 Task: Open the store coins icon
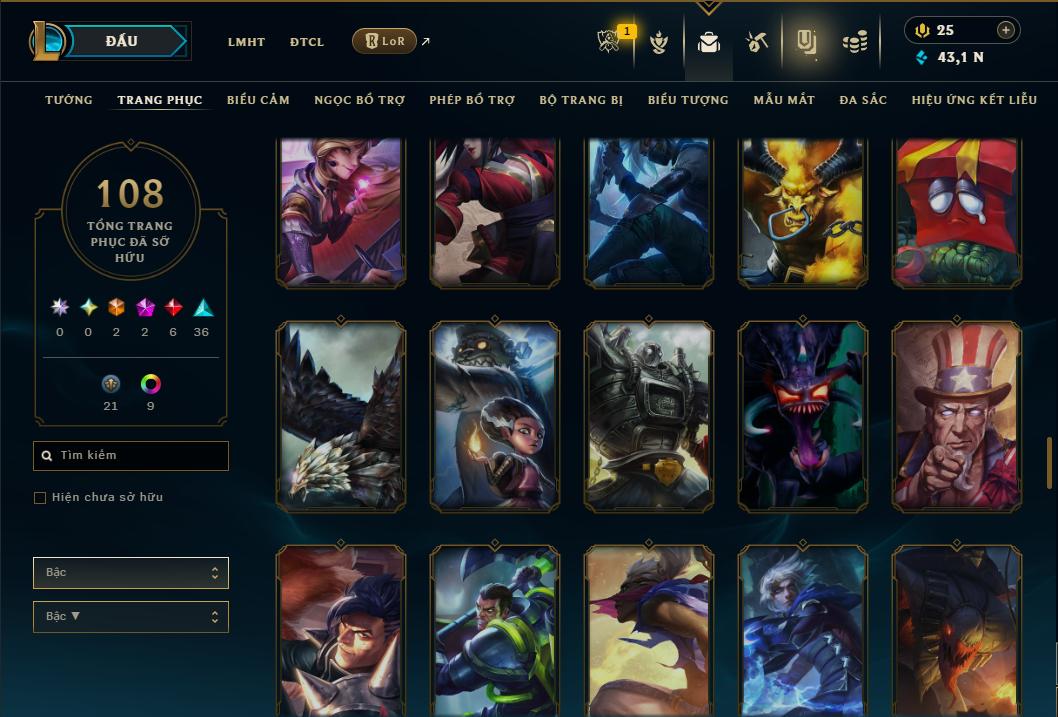[854, 42]
